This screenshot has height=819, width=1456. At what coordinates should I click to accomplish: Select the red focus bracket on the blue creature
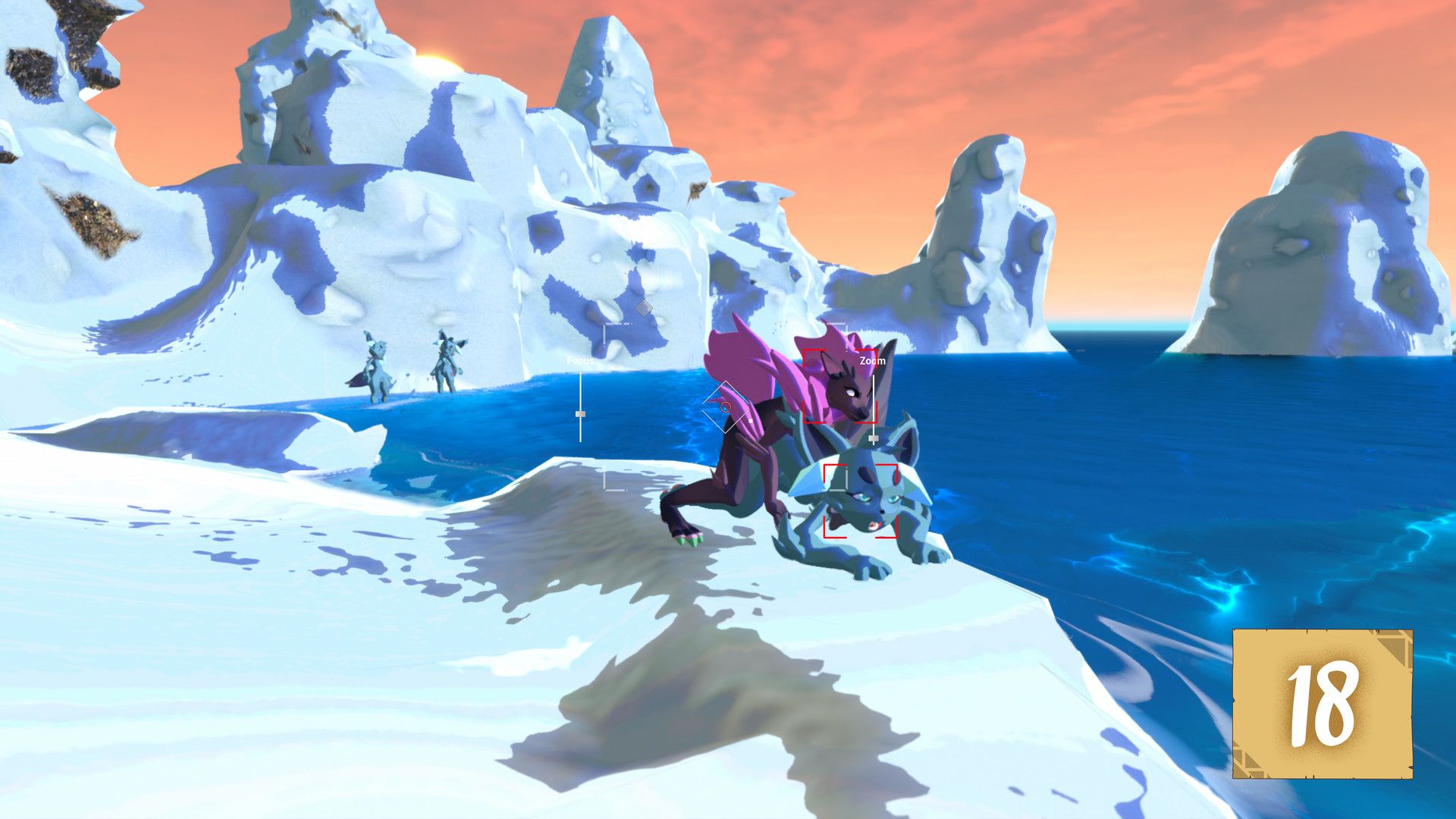pos(860,500)
